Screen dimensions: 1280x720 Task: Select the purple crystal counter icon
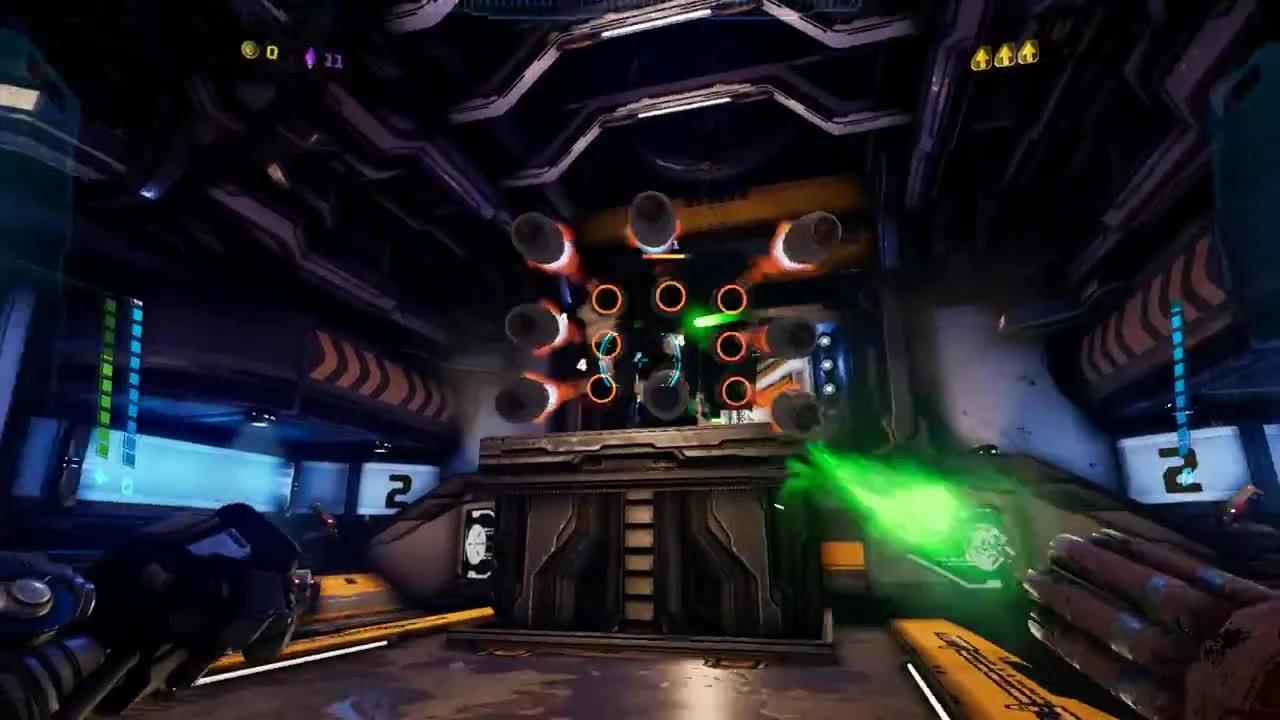click(x=311, y=55)
